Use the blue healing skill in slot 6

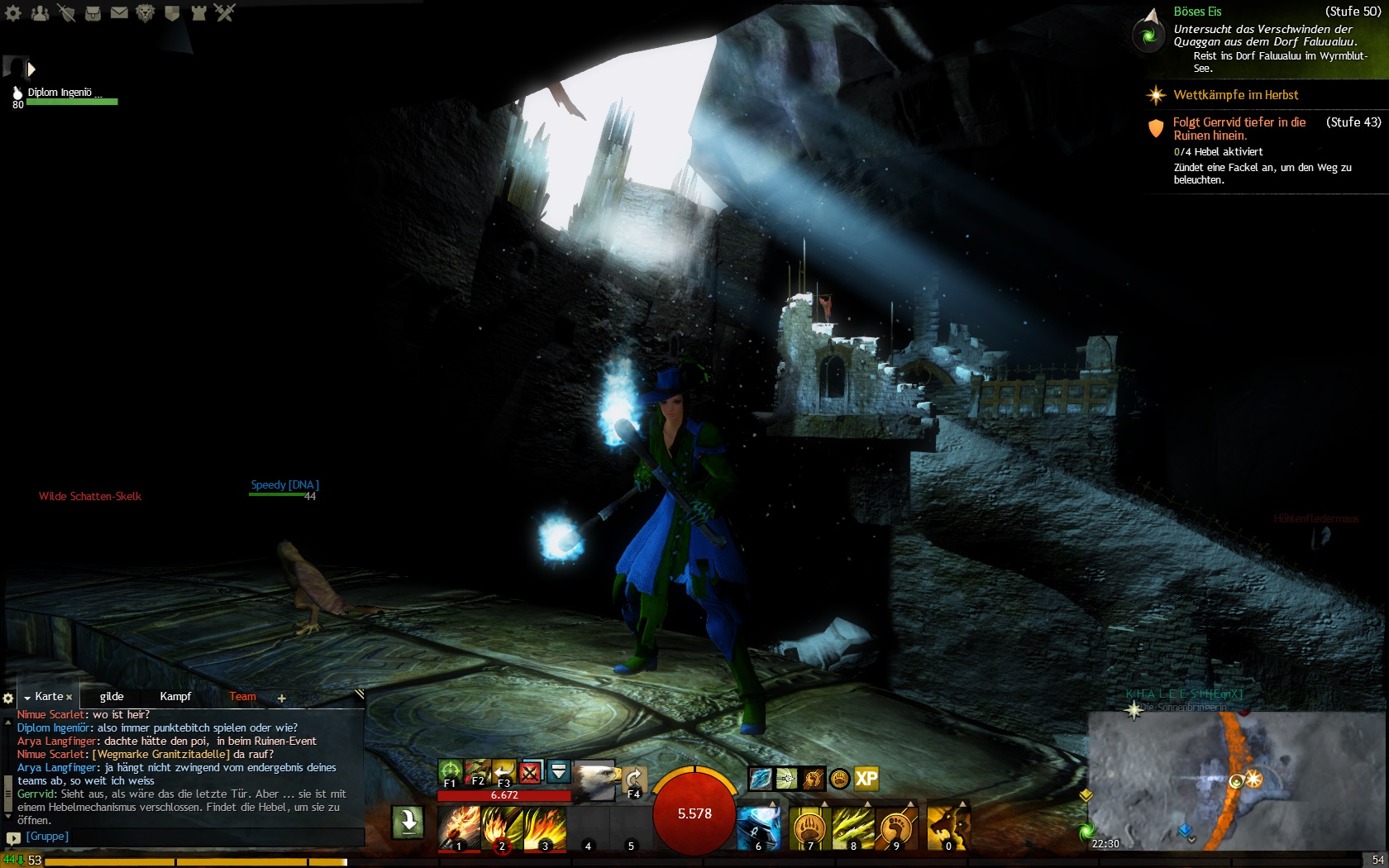coord(758,827)
